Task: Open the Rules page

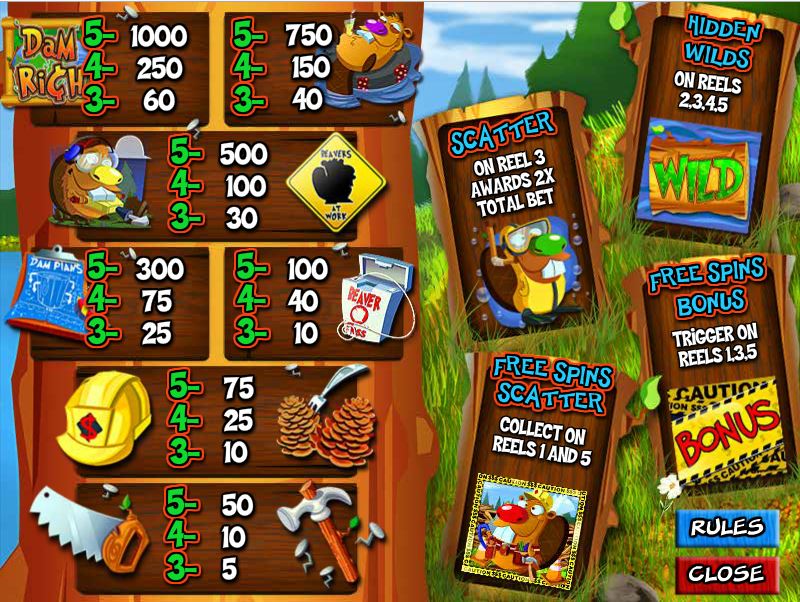Action: click(727, 527)
